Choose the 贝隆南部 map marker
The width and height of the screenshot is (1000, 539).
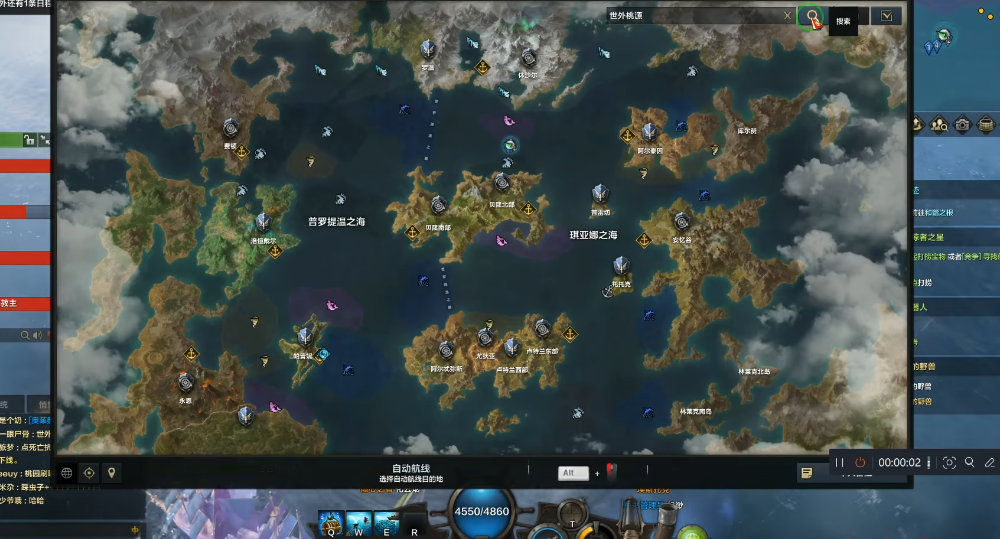click(x=438, y=206)
